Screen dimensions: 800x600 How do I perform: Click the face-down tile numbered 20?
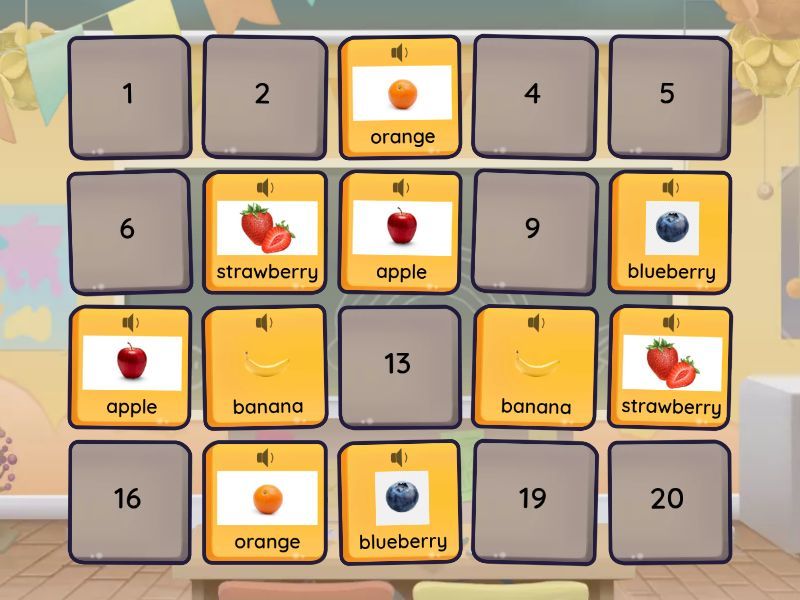tap(668, 500)
